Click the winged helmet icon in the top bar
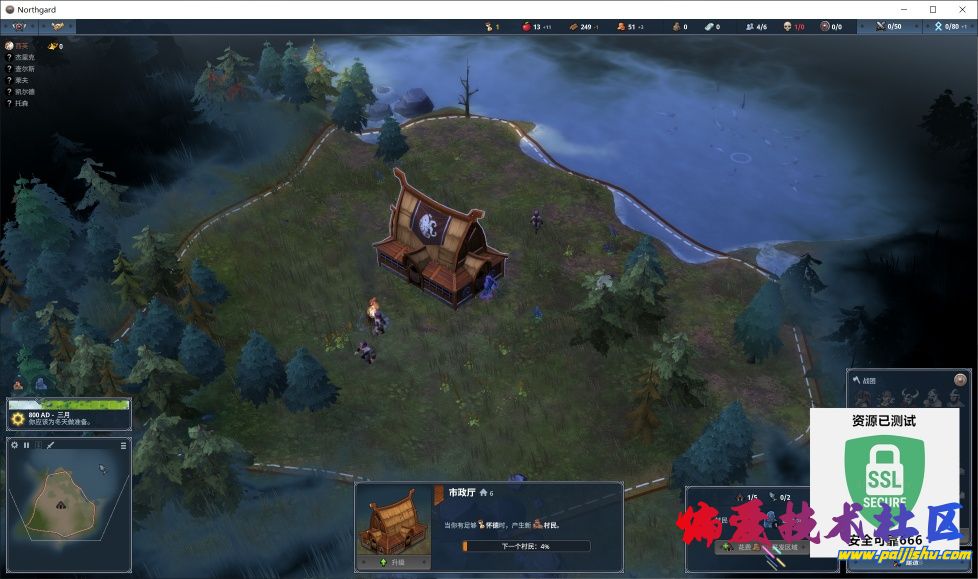Image resolution: width=978 pixels, height=579 pixels. [x=59, y=27]
